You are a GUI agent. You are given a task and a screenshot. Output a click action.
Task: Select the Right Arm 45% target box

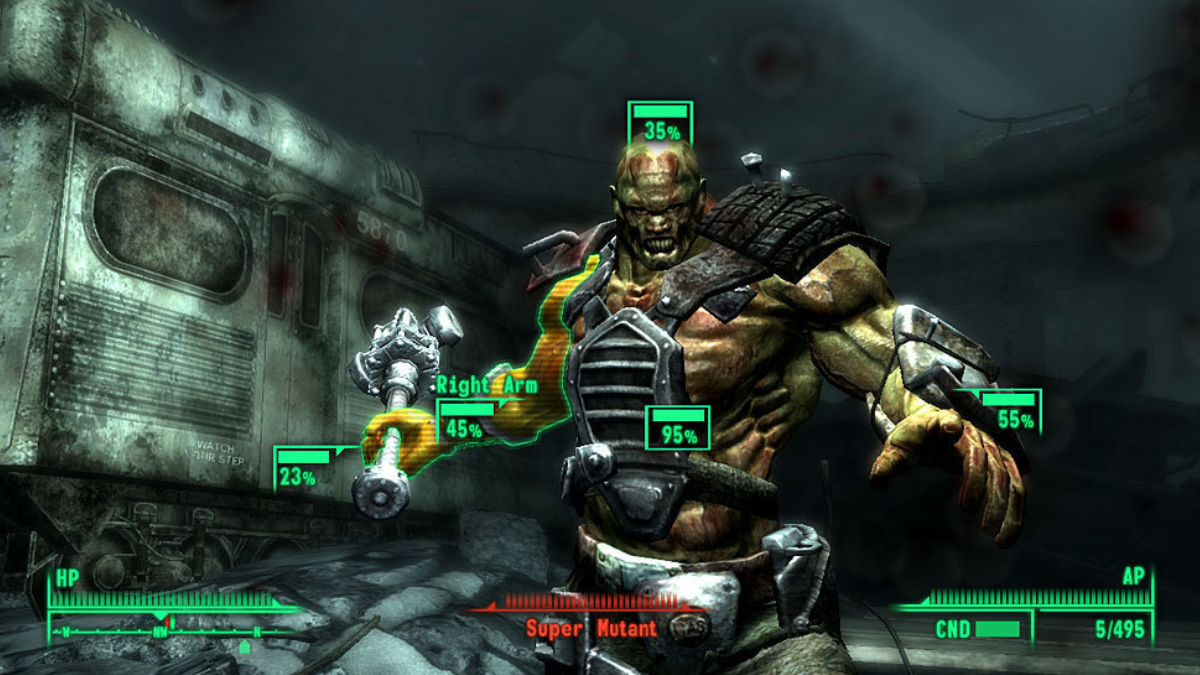click(x=466, y=422)
